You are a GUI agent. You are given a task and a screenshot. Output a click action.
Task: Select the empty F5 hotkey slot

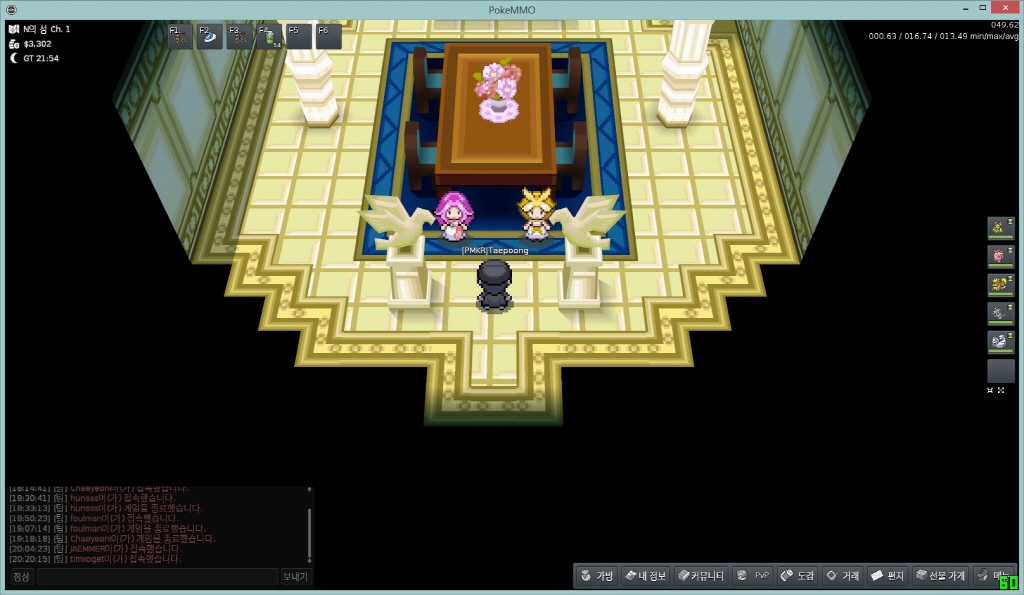click(299, 37)
